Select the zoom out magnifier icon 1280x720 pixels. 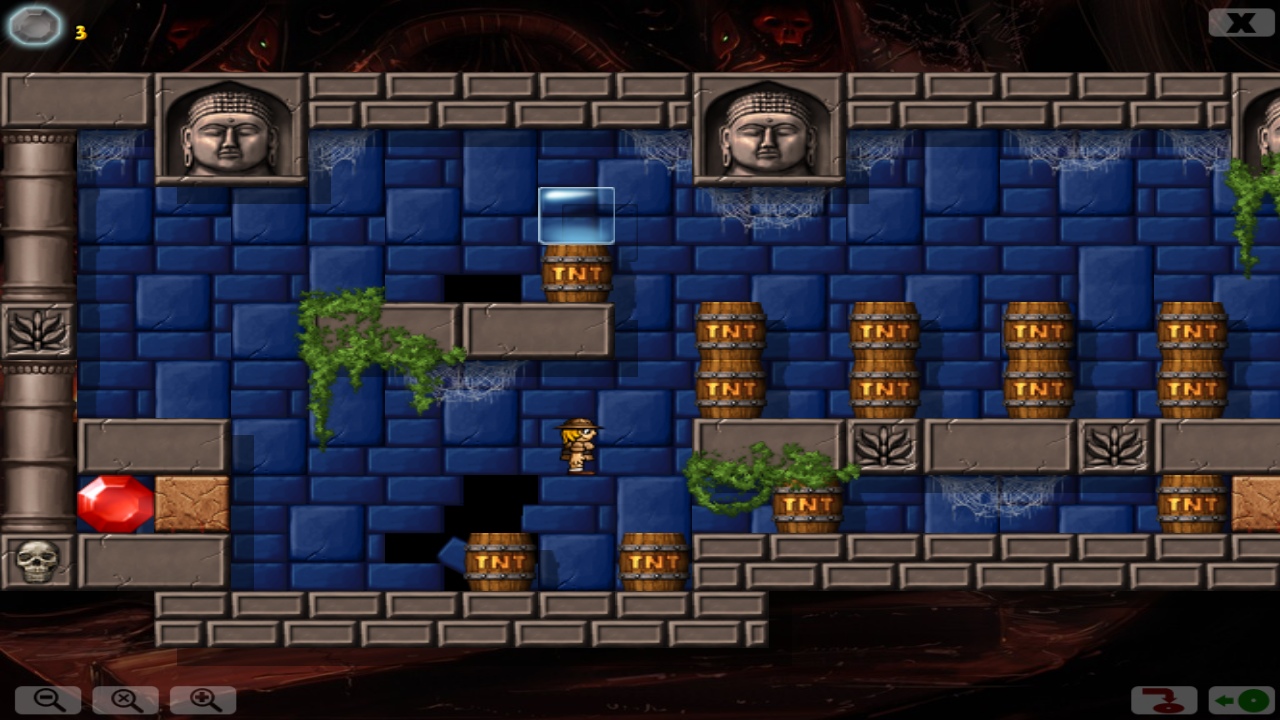pos(48,700)
